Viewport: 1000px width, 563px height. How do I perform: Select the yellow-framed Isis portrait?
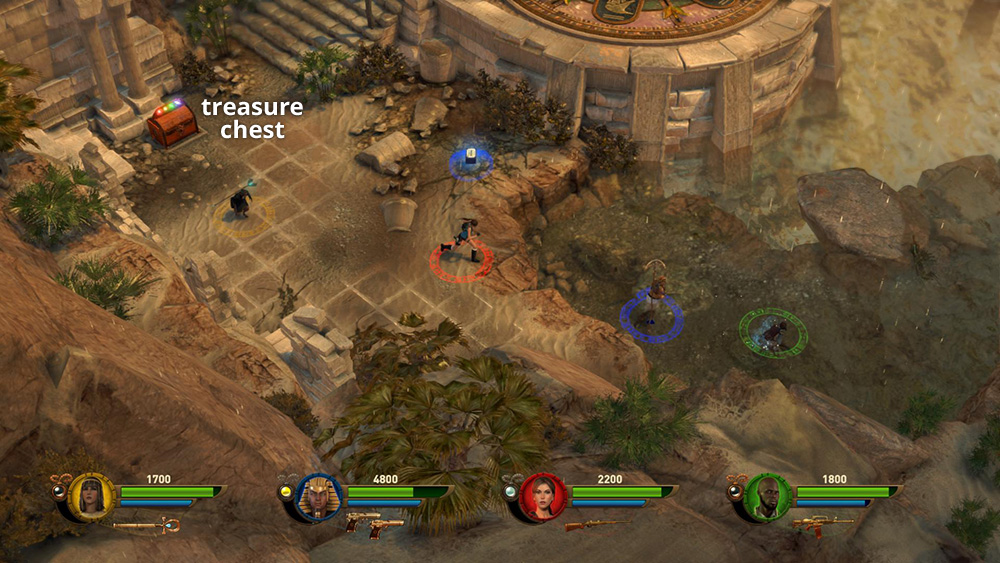coord(92,497)
